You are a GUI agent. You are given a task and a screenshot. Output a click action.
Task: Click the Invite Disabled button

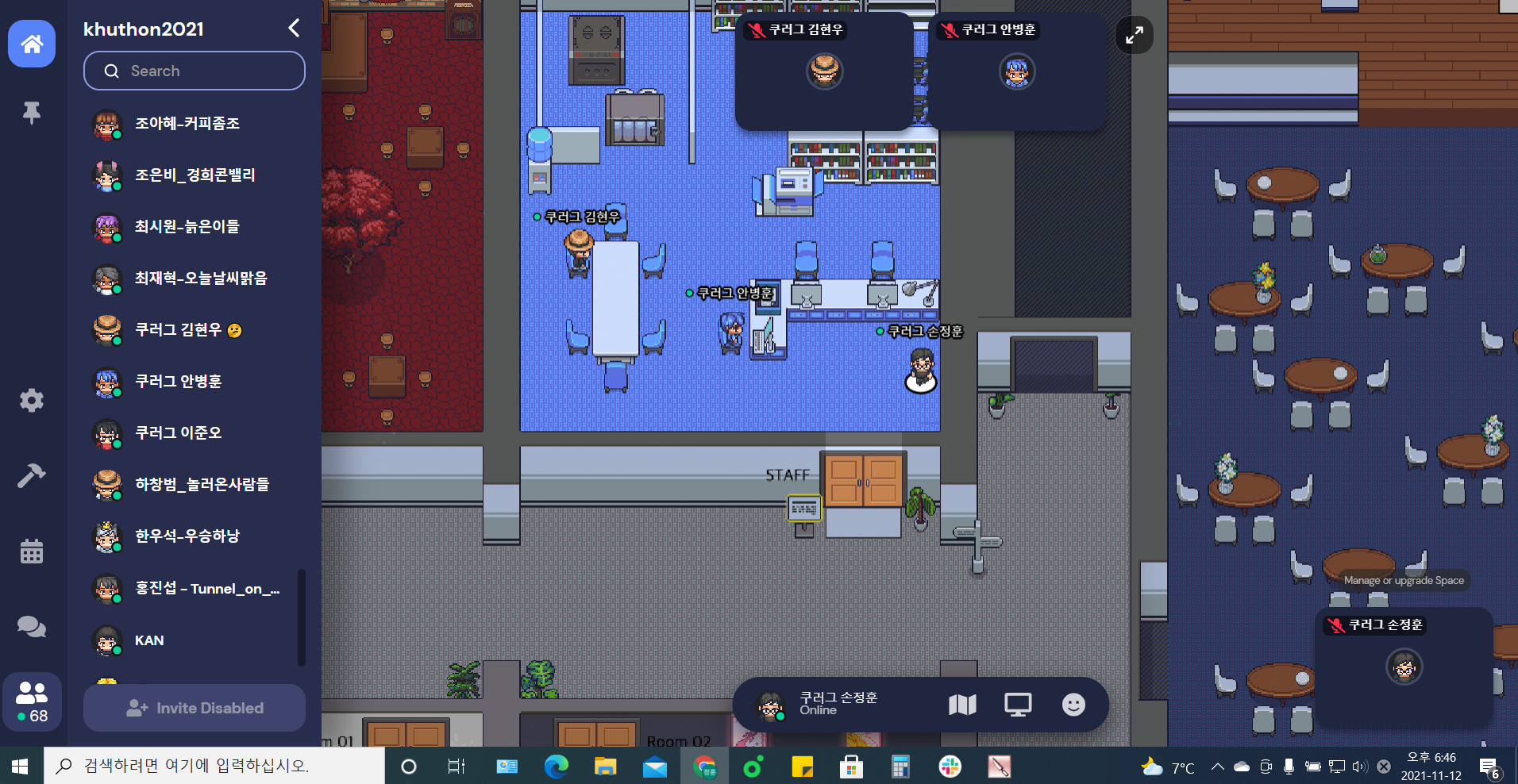195,708
